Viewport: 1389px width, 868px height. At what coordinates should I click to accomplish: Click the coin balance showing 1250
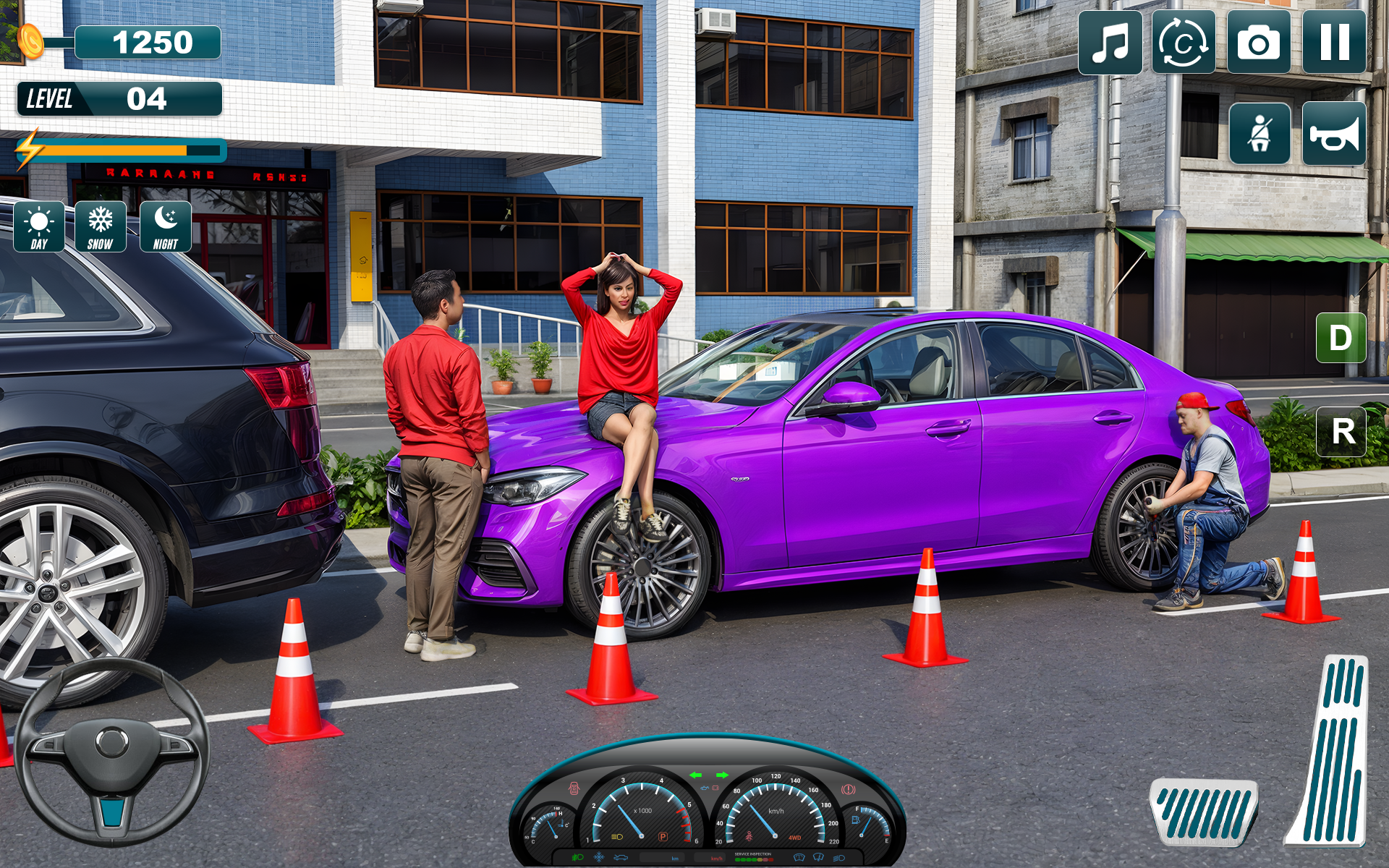click(x=148, y=41)
